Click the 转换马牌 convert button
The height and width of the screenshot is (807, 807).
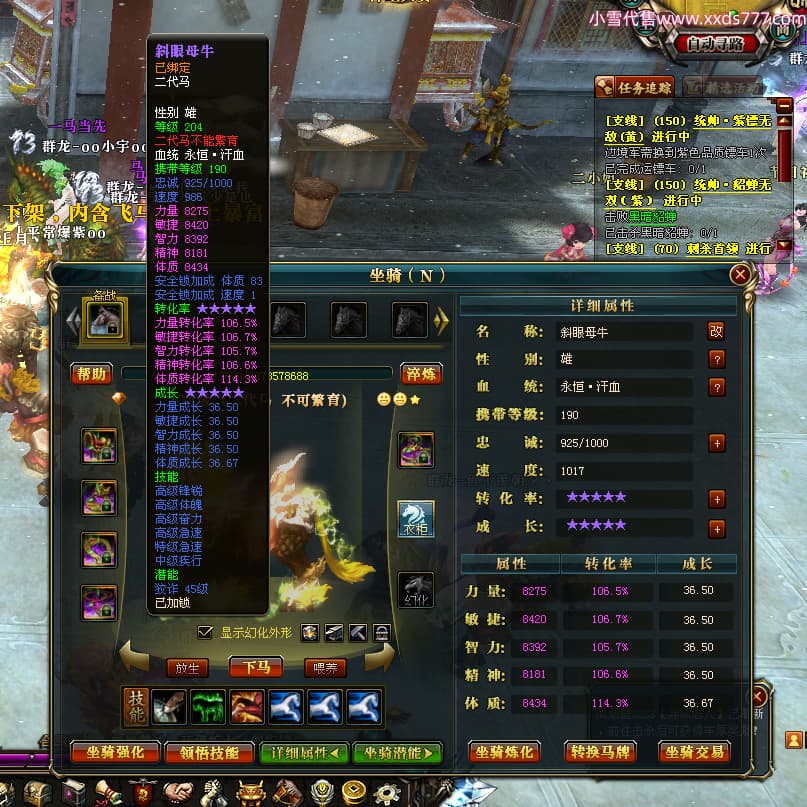[x=599, y=752]
